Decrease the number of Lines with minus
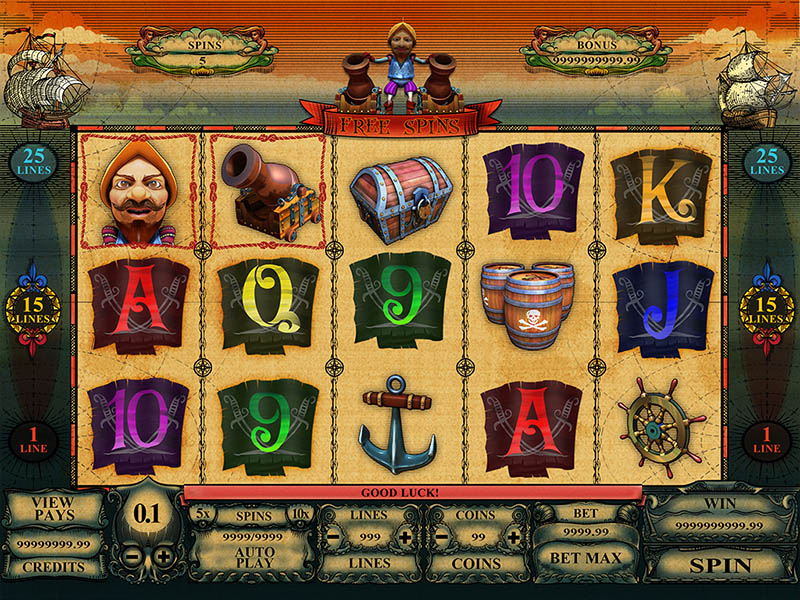Image resolution: width=800 pixels, height=600 pixels. pos(333,537)
